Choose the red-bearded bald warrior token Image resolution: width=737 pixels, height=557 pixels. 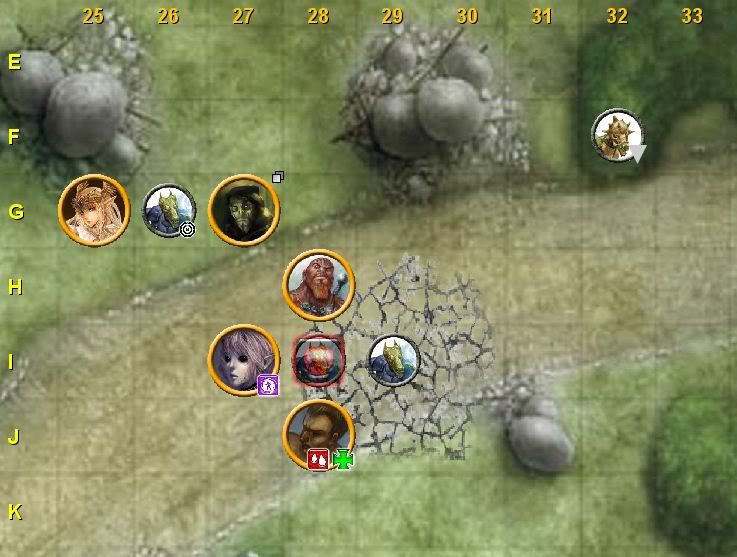coord(319,285)
